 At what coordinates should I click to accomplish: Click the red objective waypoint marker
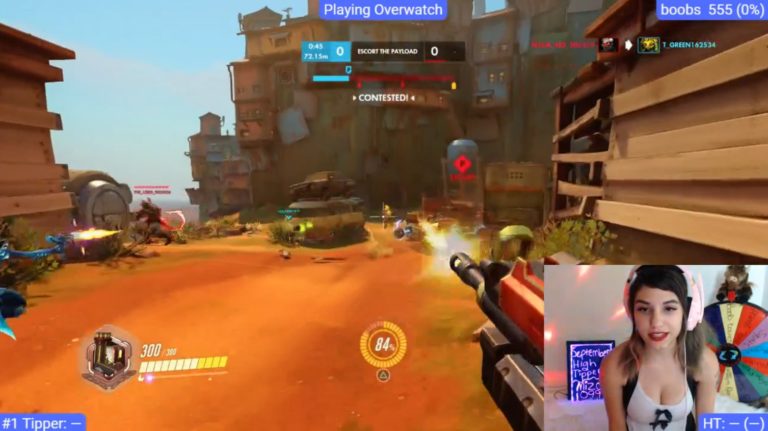pyautogui.click(x=462, y=166)
